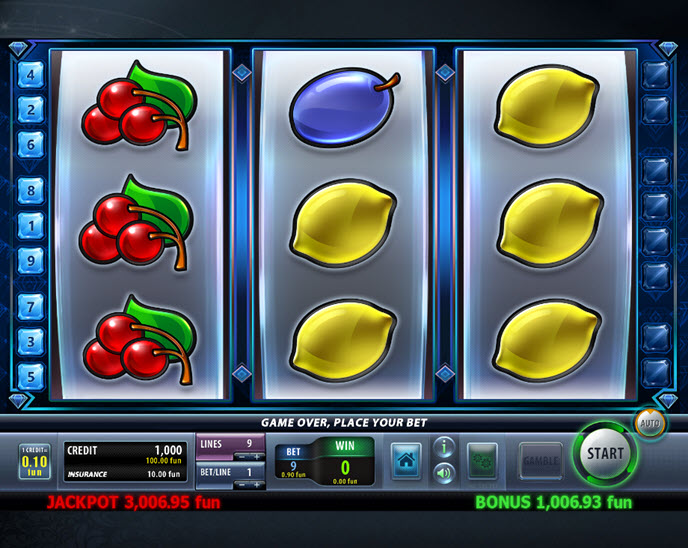This screenshot has height=548, width=688.
Task: Open the settings gears panel
Action: click(482, 461)
